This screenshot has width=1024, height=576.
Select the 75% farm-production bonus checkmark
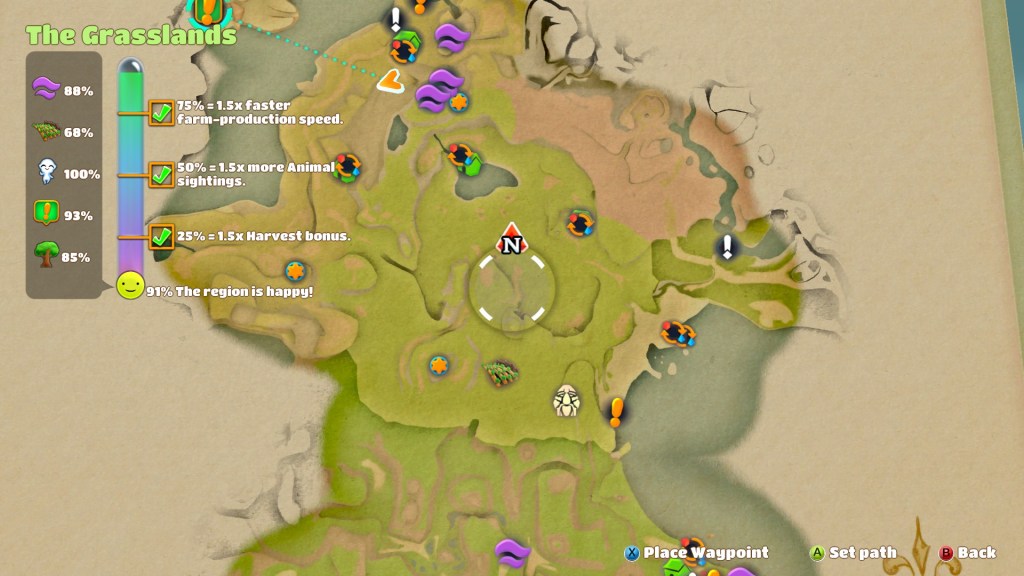click(161, 112)
